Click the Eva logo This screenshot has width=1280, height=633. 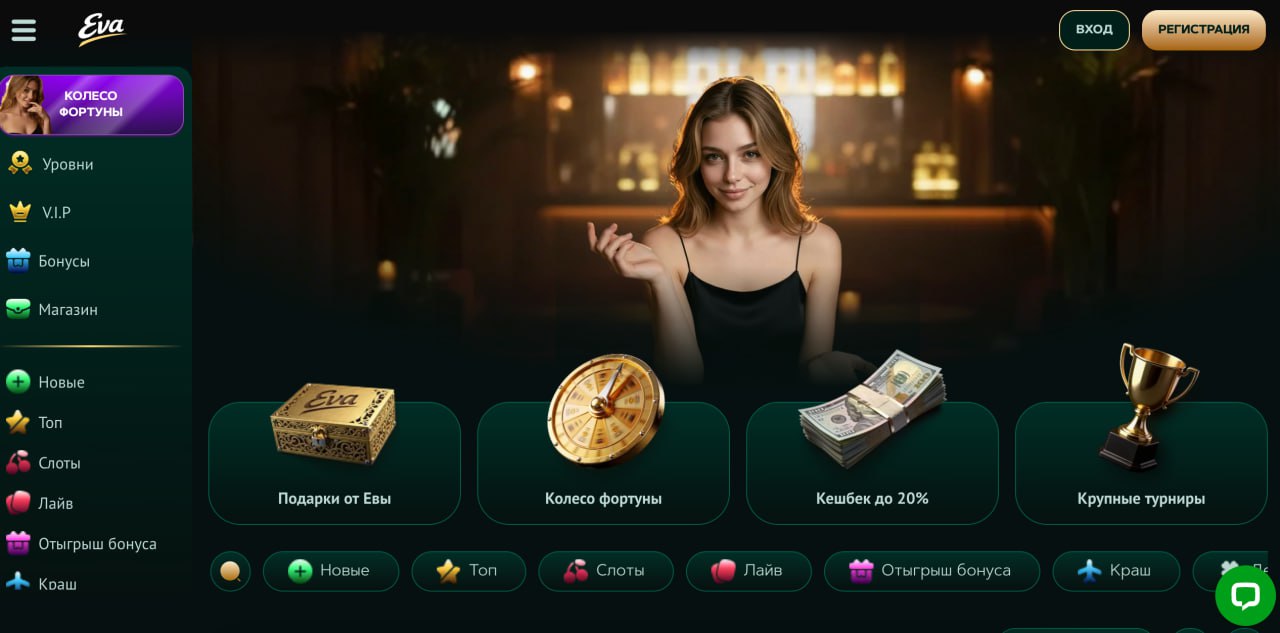pyautogui.click(x=101, y=29)
